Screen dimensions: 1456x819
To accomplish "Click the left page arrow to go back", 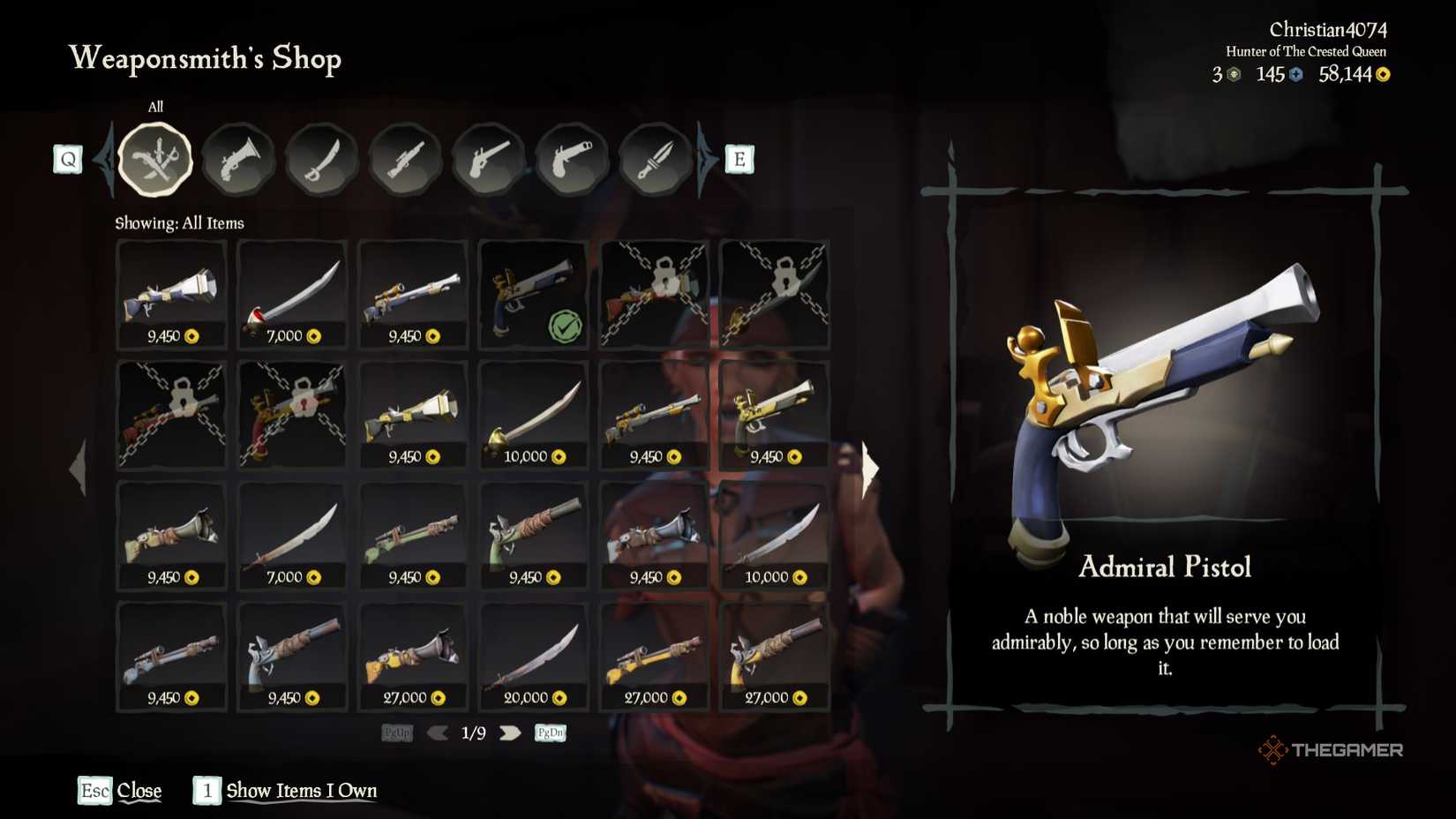I will click(x=439, y=732).
